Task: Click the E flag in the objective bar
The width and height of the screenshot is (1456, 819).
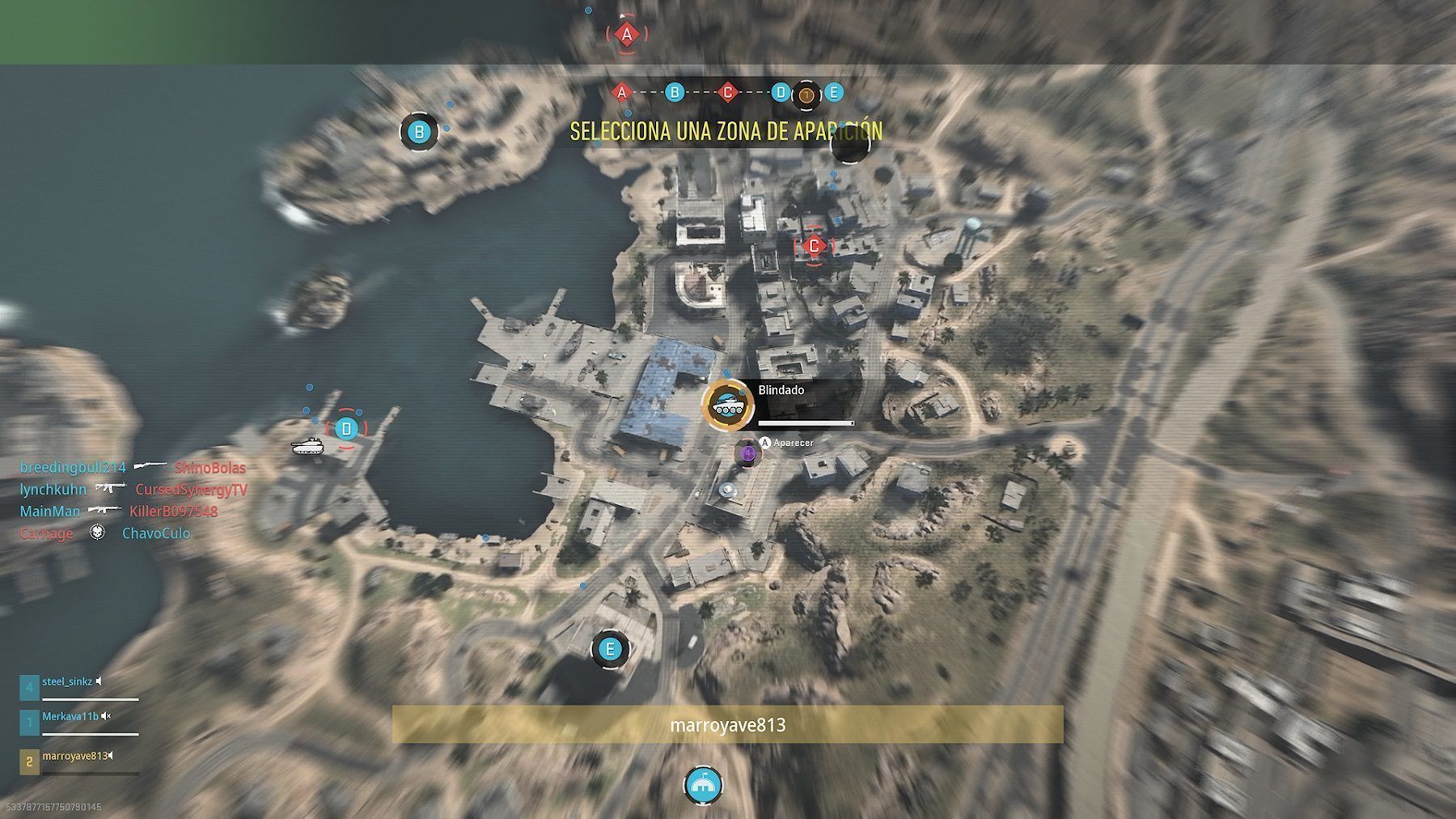Action: [833, 92]
